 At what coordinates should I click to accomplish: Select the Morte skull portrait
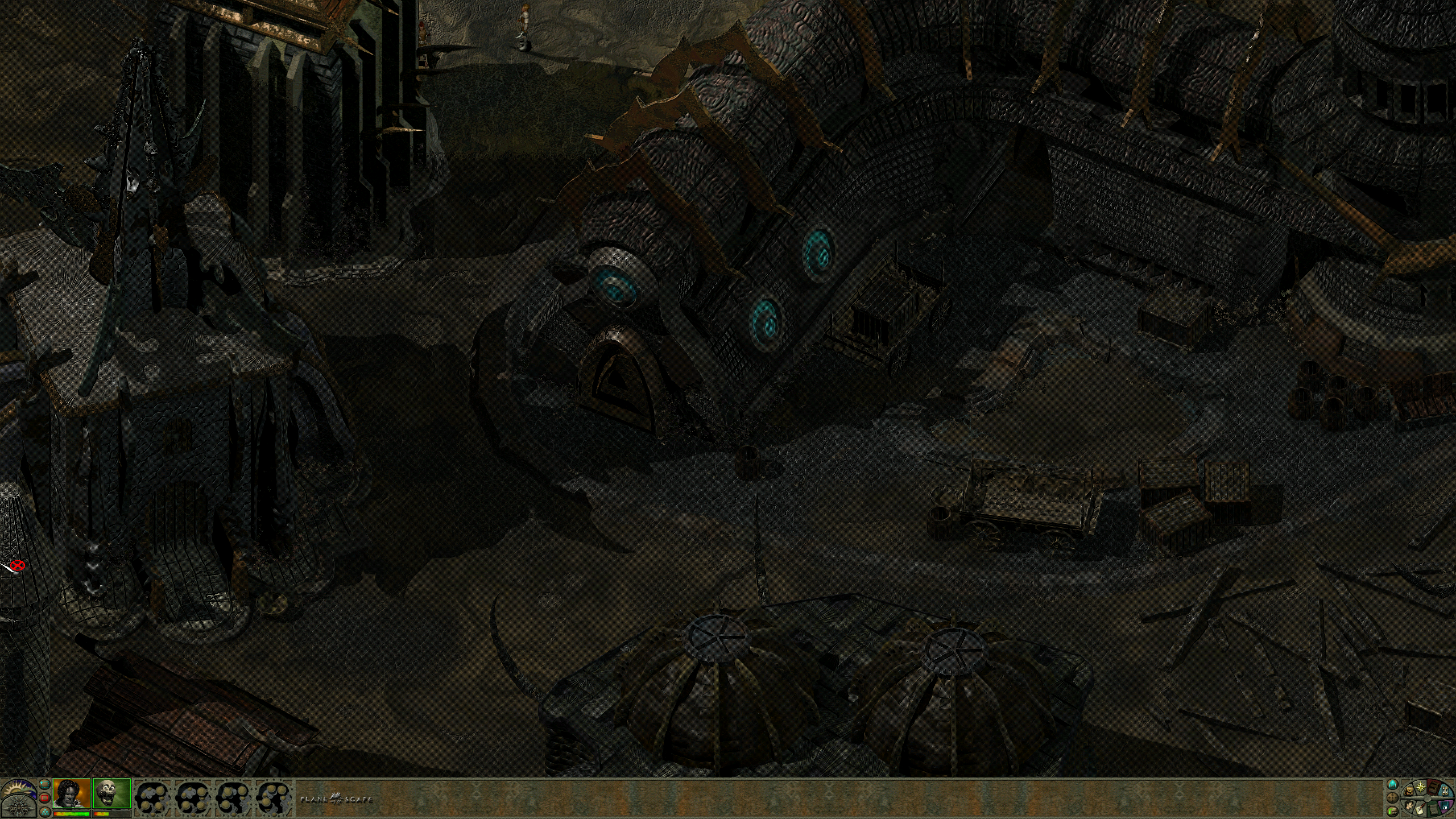111,793
